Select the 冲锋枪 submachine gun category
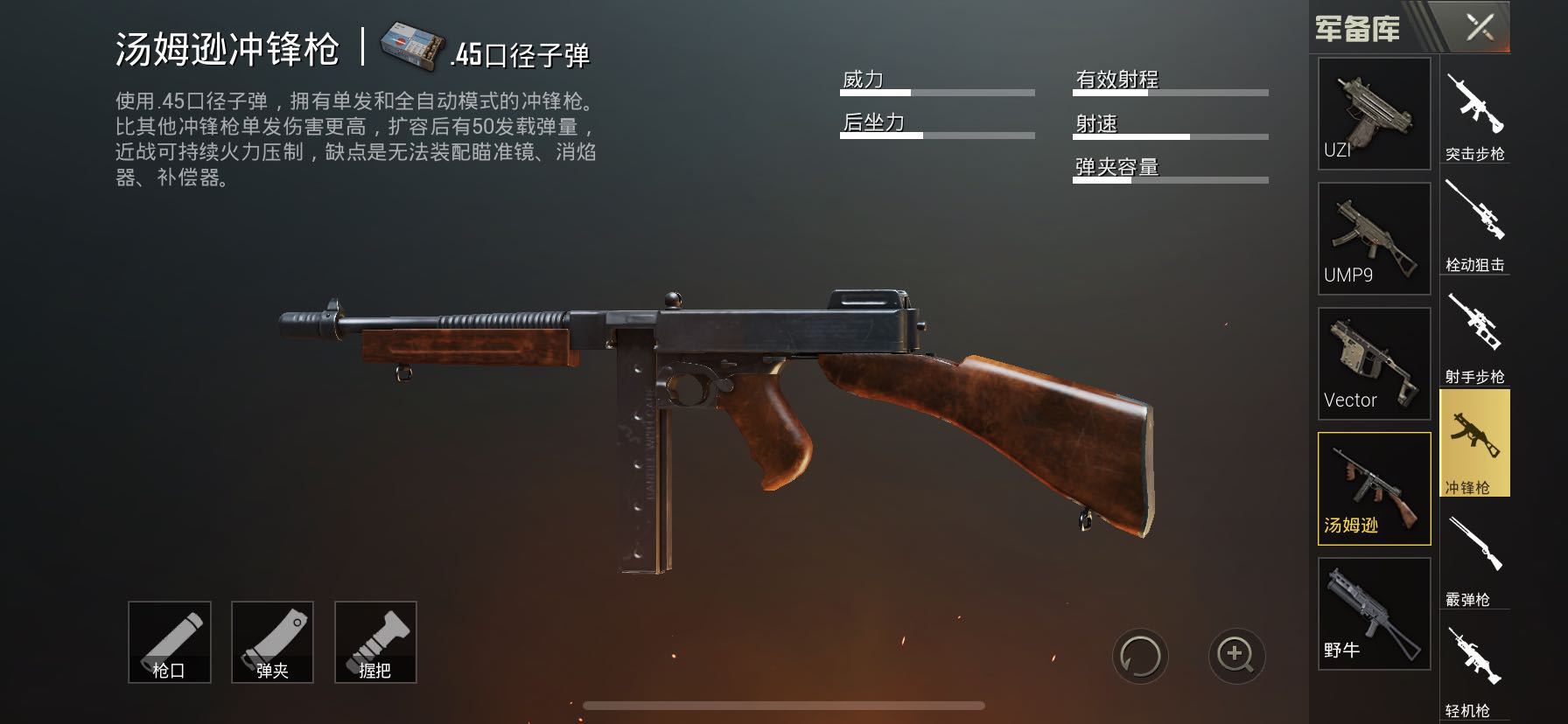1568x724 pixels. 1474,443
